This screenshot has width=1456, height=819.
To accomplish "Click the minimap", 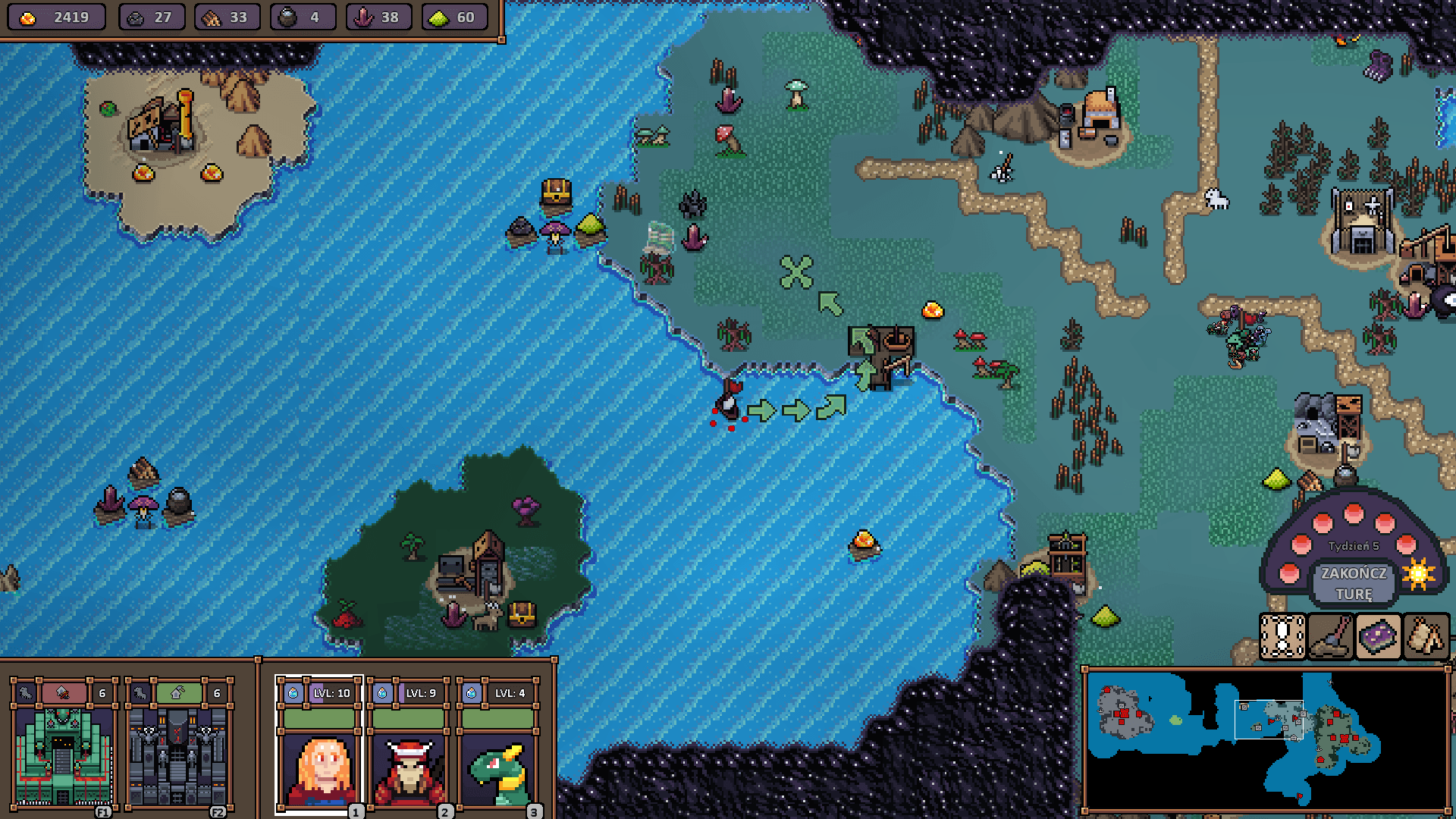I will (1265, 739).
